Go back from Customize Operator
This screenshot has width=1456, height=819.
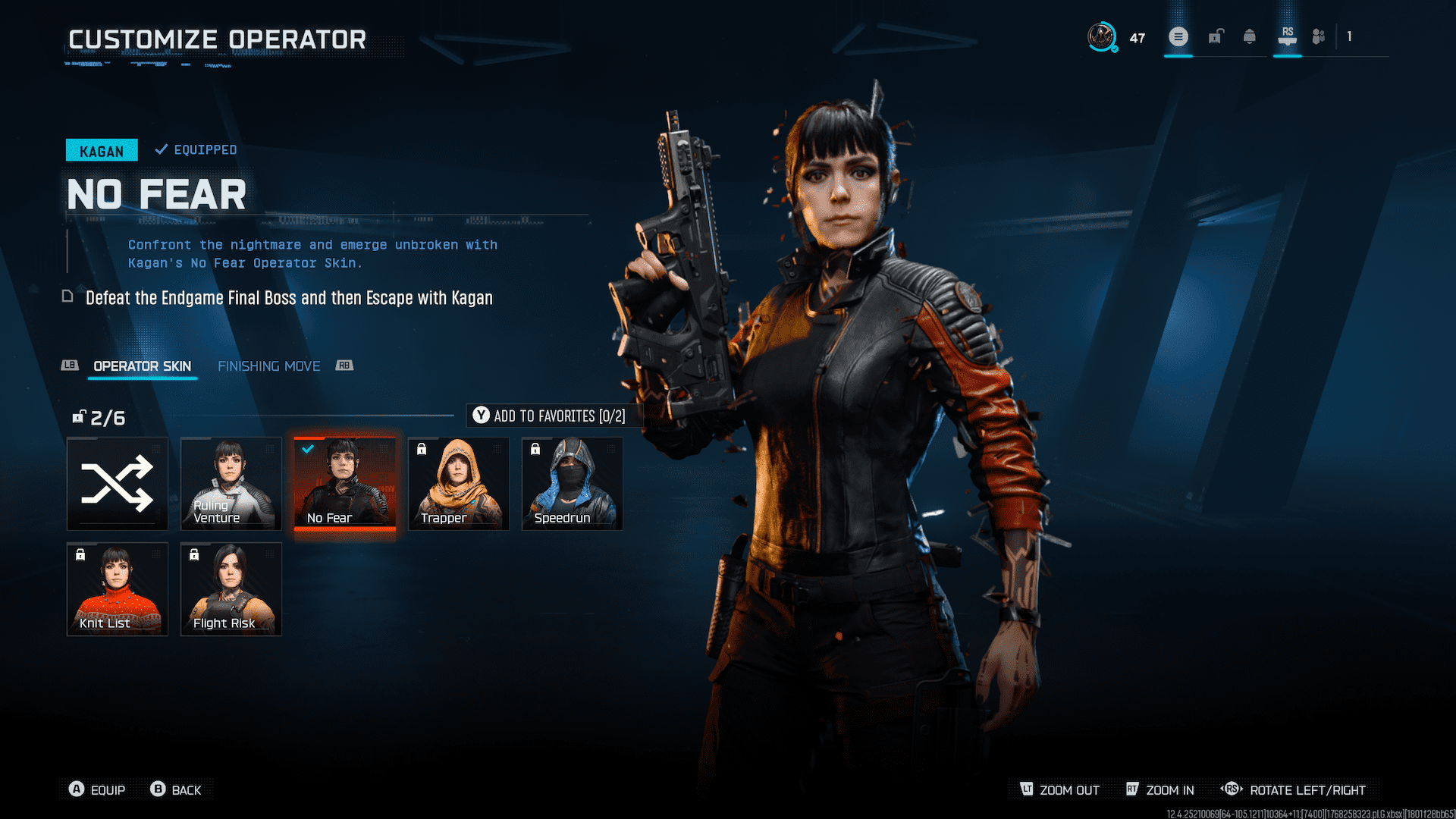[x=177, y=789]
